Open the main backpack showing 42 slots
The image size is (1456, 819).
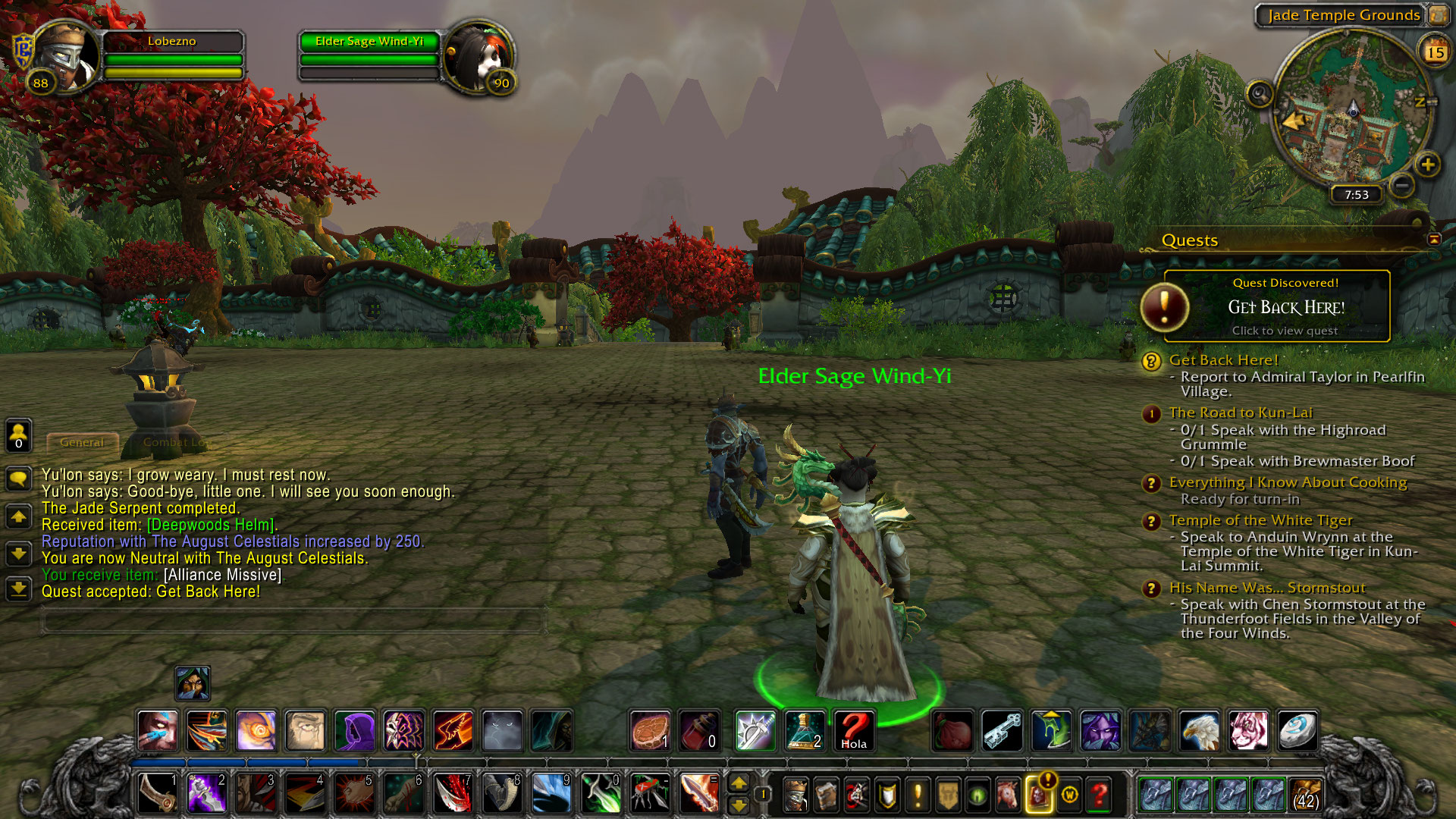(1305, 795)
